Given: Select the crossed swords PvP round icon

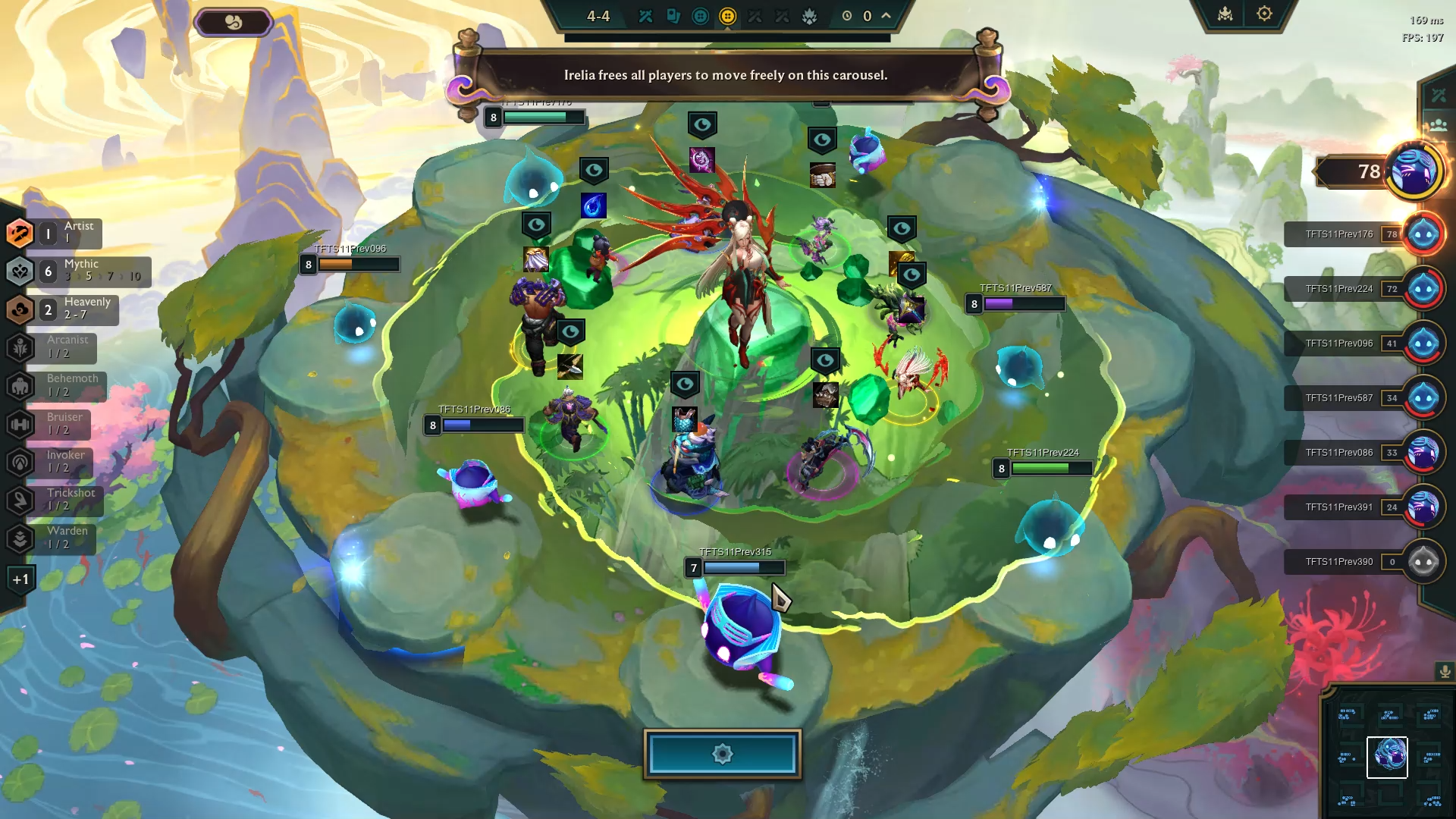Looking at the screenshot, I should pos(645,17).
